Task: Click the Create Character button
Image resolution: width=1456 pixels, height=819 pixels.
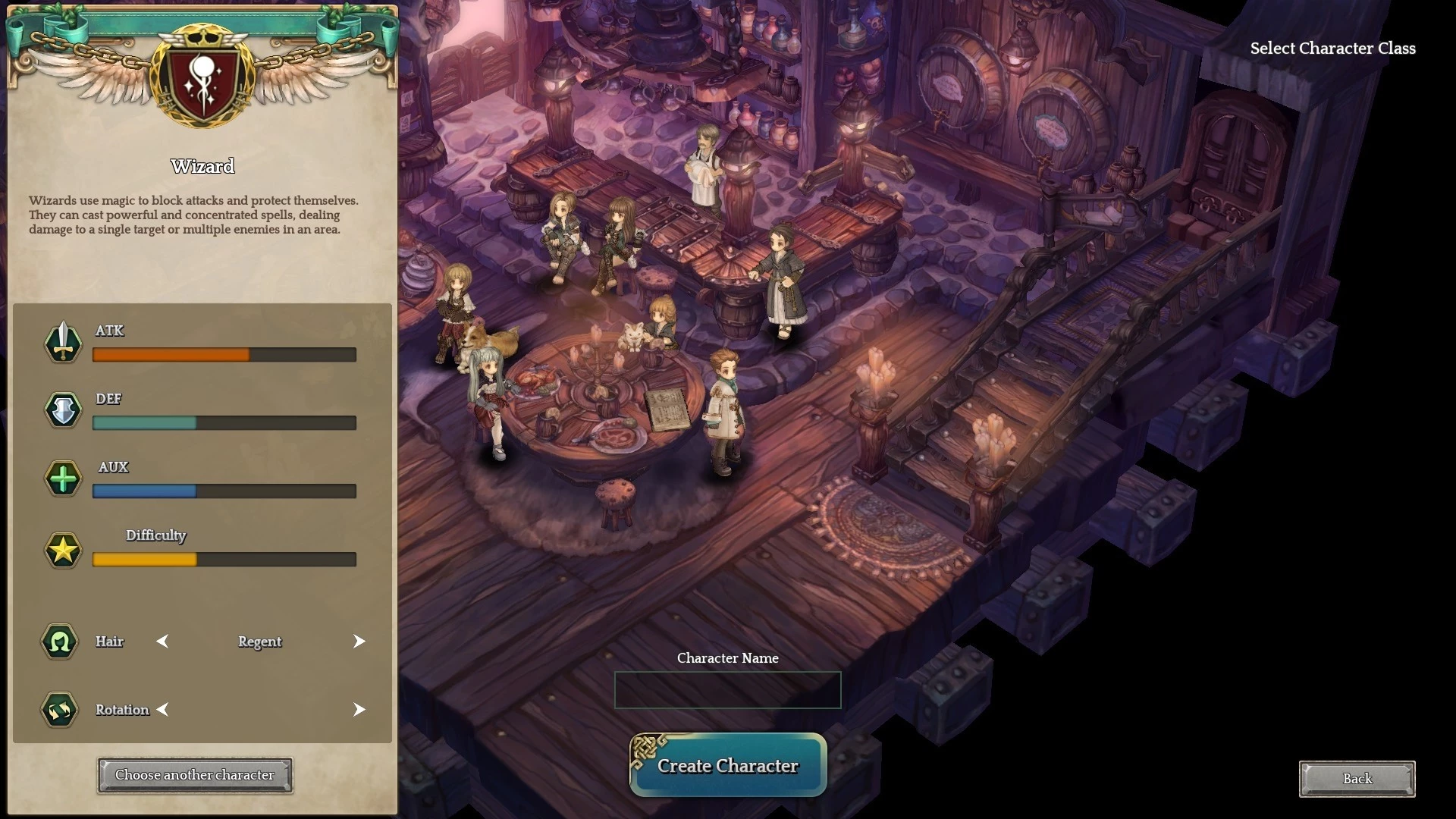Action: tap(728, 765)
